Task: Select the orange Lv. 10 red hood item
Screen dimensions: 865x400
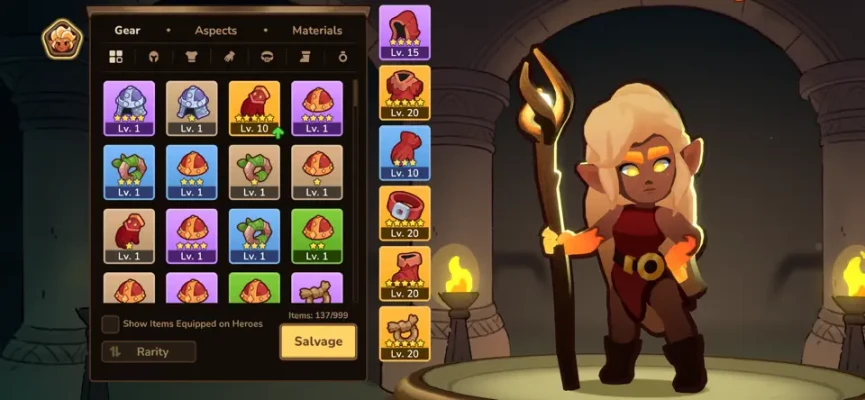Action: coord(254,108)
